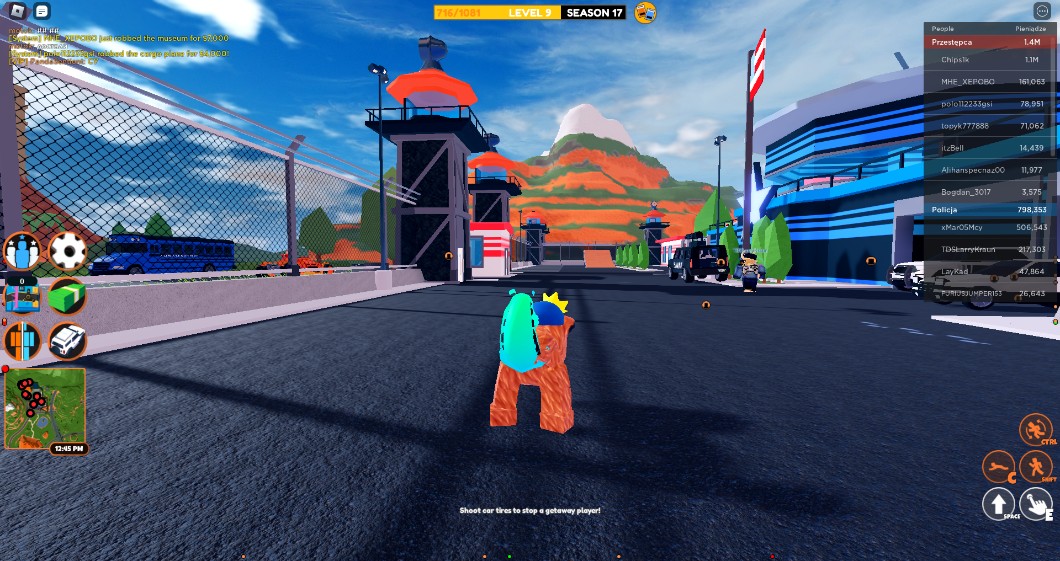Open the Roblox main menu
Image resolution: width=1060 pixels, height=561 pixels.
pos(17,11)
